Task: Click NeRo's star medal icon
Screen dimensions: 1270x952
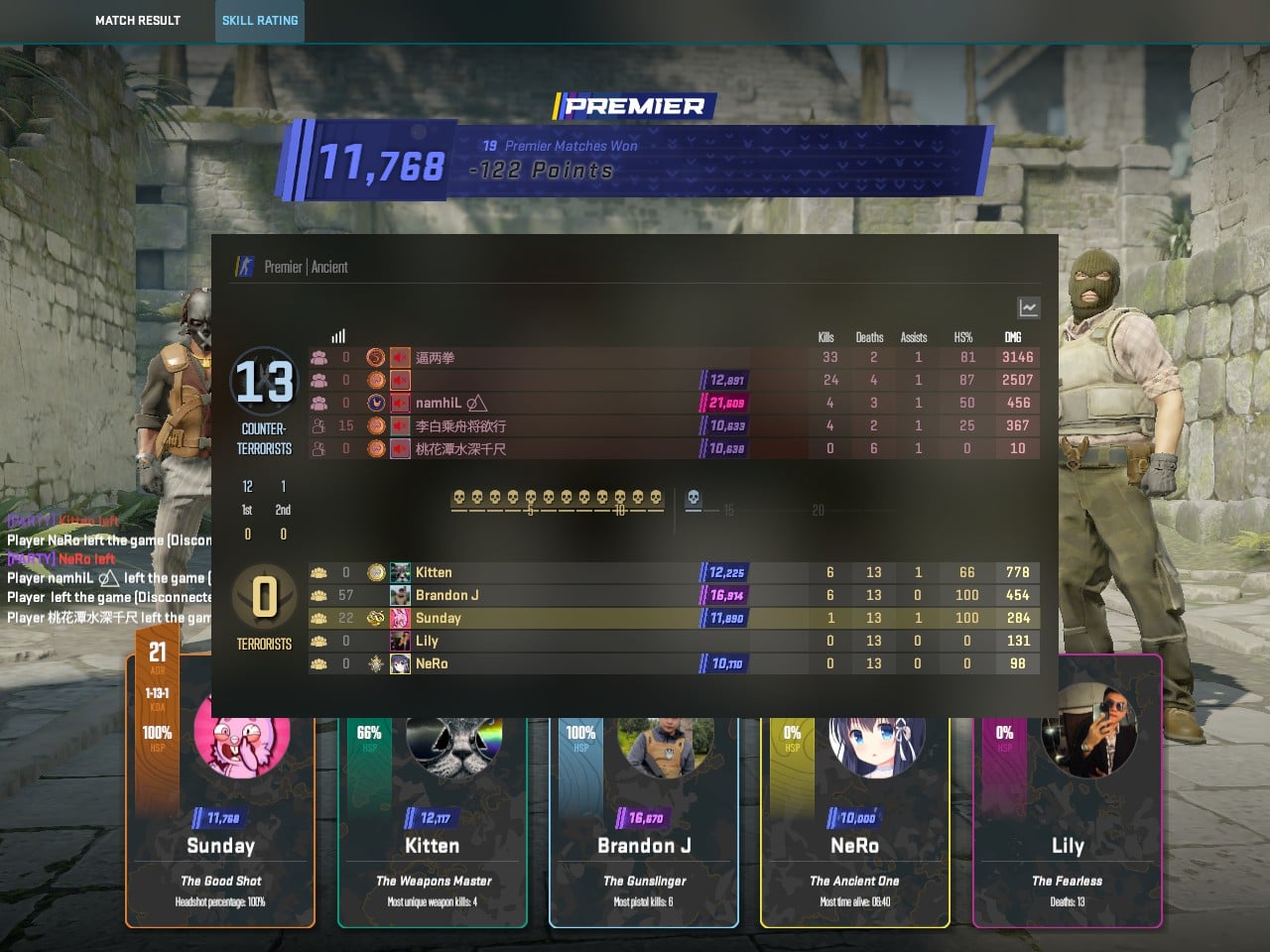Action: (x=378, y=663)
